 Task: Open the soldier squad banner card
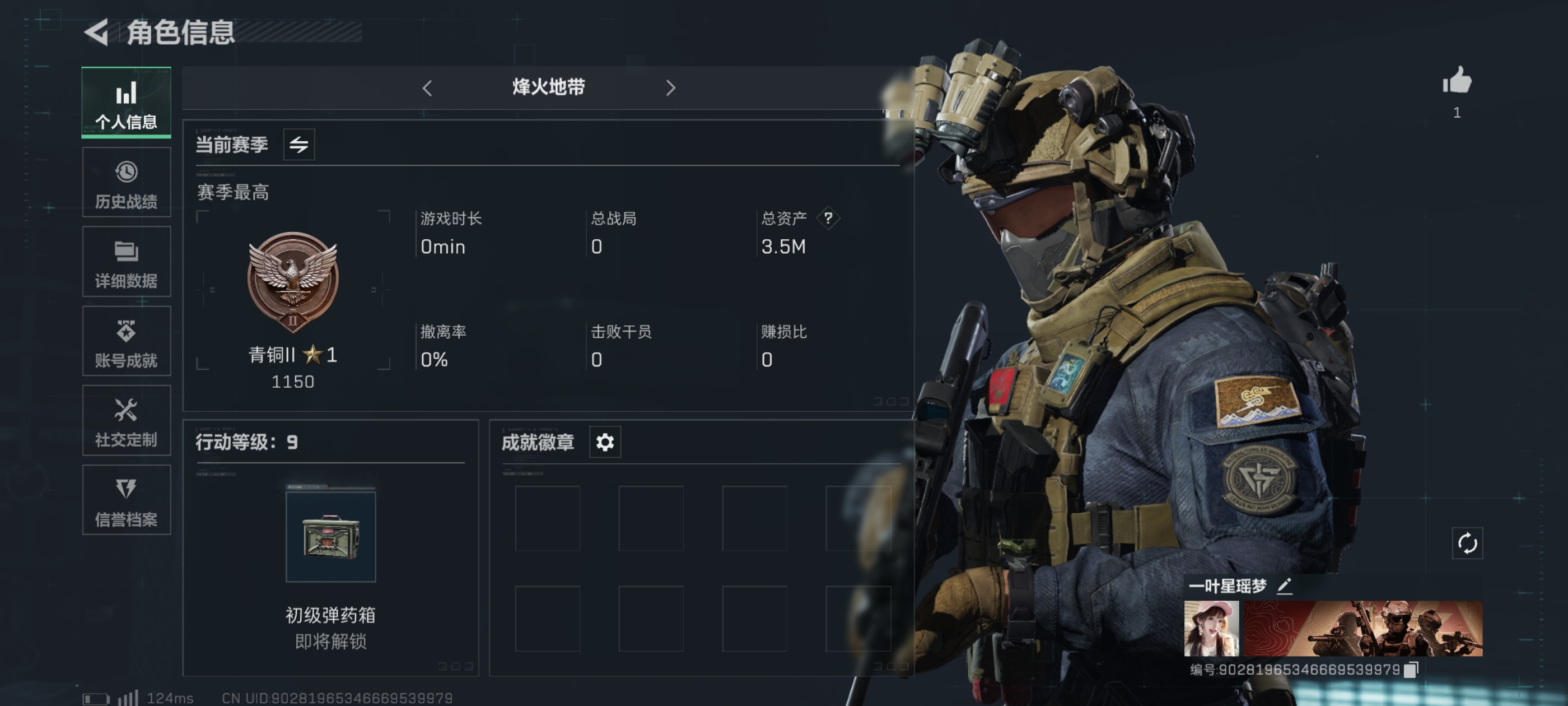pyautogui.click(x=1362, y=628)
